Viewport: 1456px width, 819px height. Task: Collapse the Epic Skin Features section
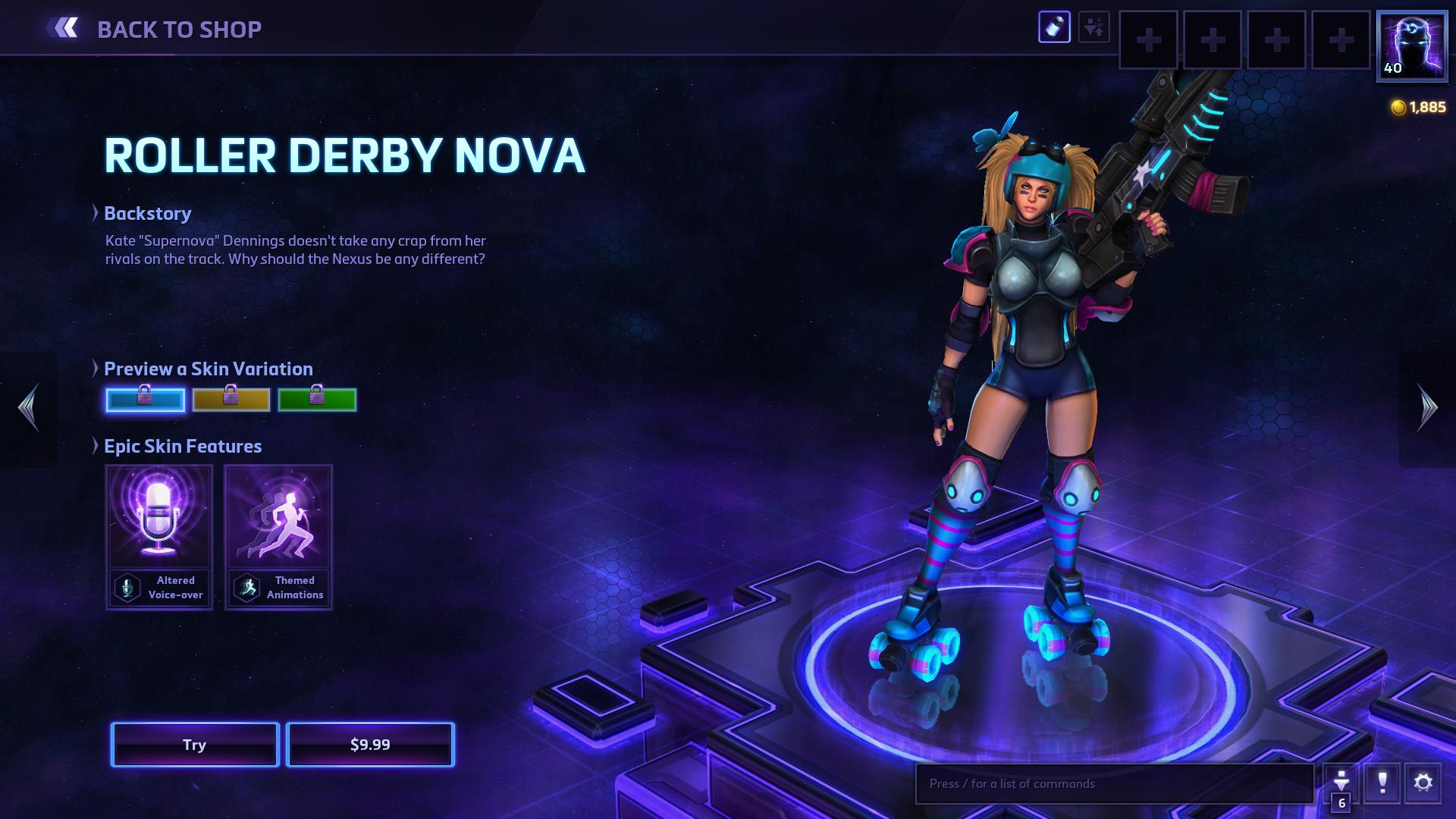tap(182, 446)
